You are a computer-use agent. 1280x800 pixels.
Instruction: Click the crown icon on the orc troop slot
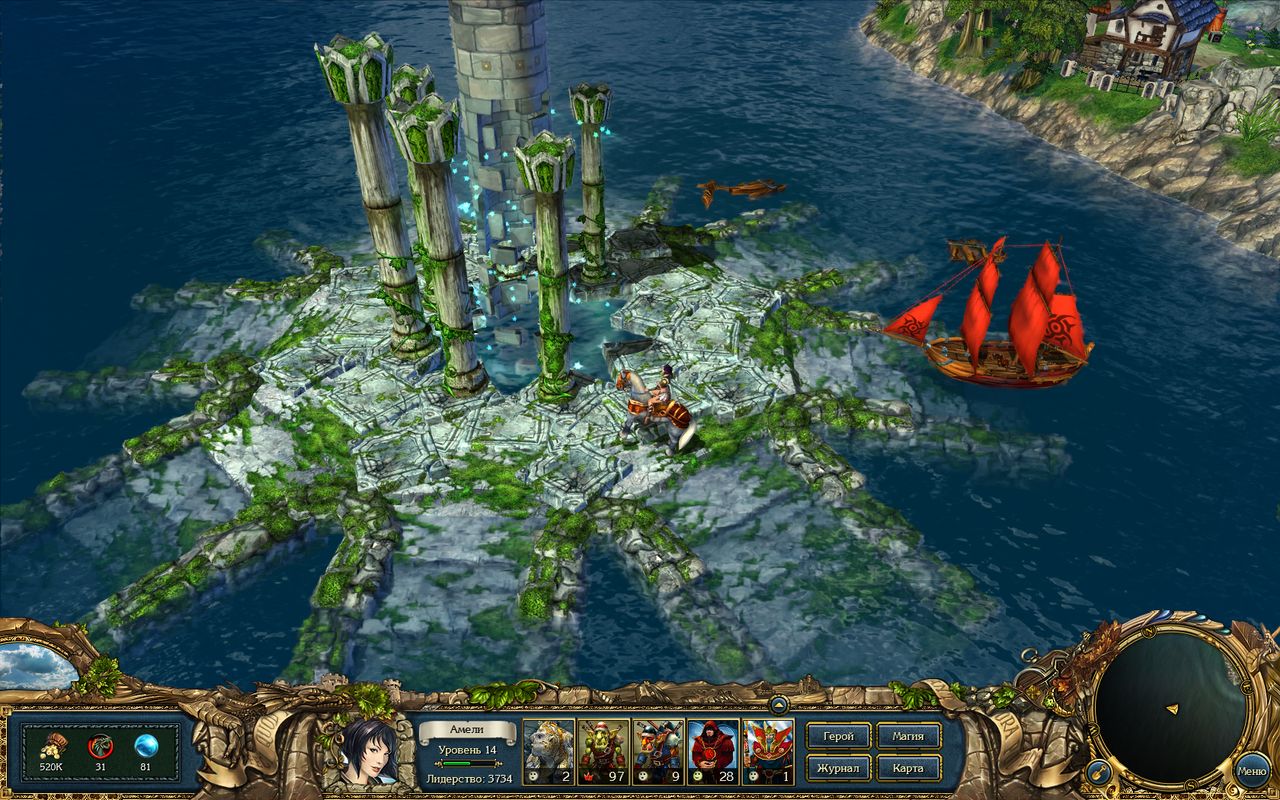(x=587, y=775)
